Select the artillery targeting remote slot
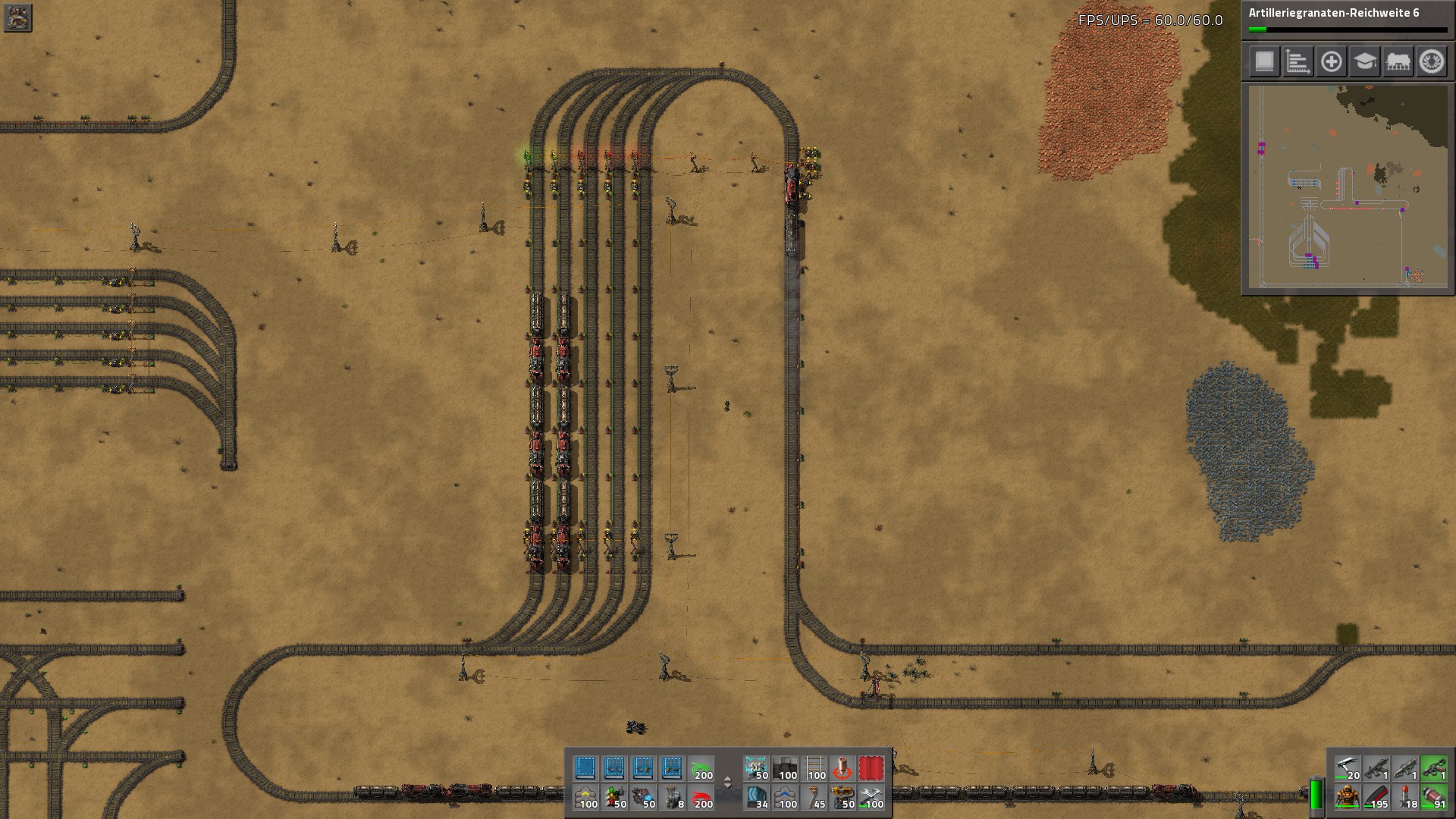 click(843, 768)
